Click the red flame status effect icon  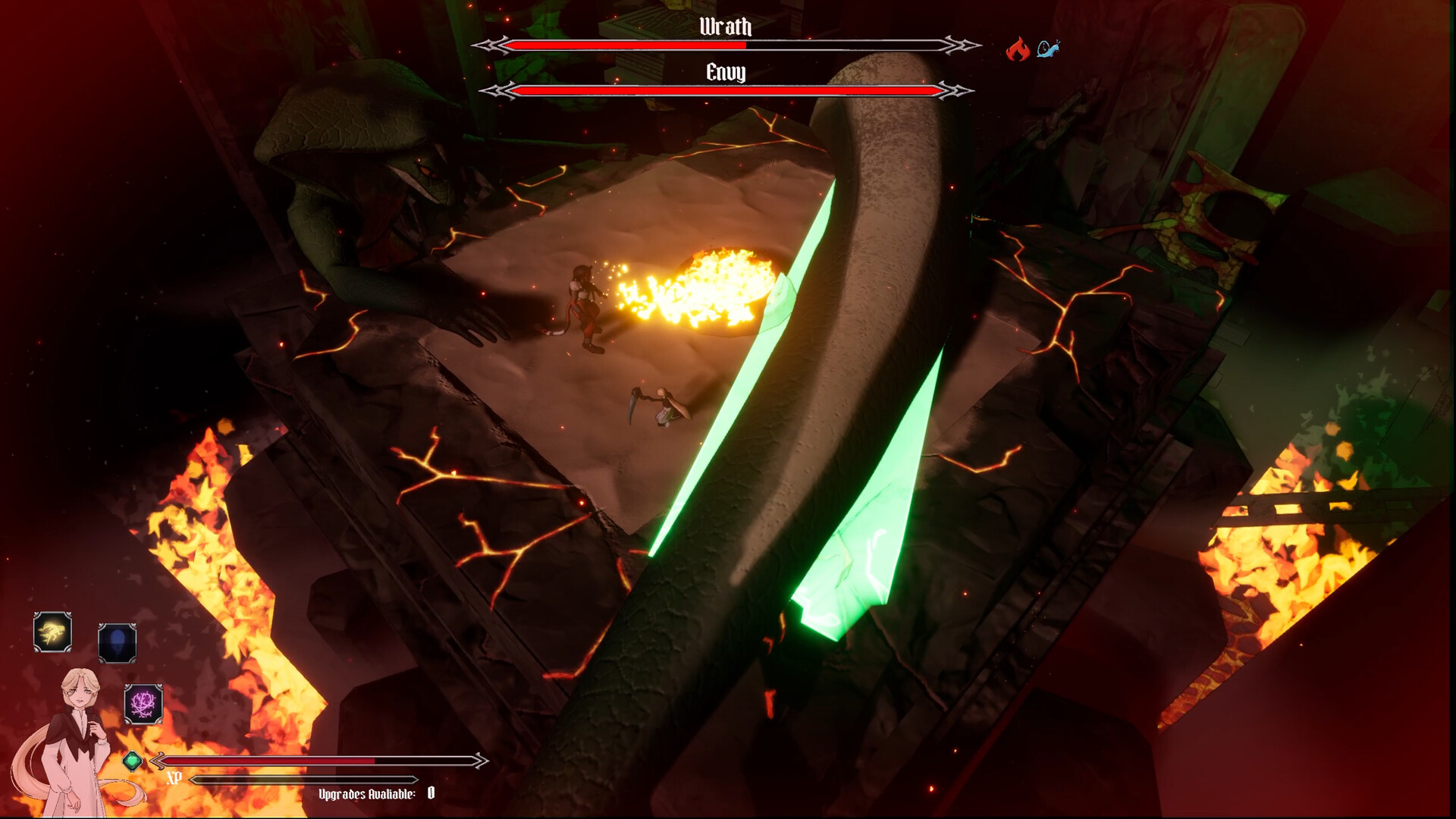(x=1017, y=47)
